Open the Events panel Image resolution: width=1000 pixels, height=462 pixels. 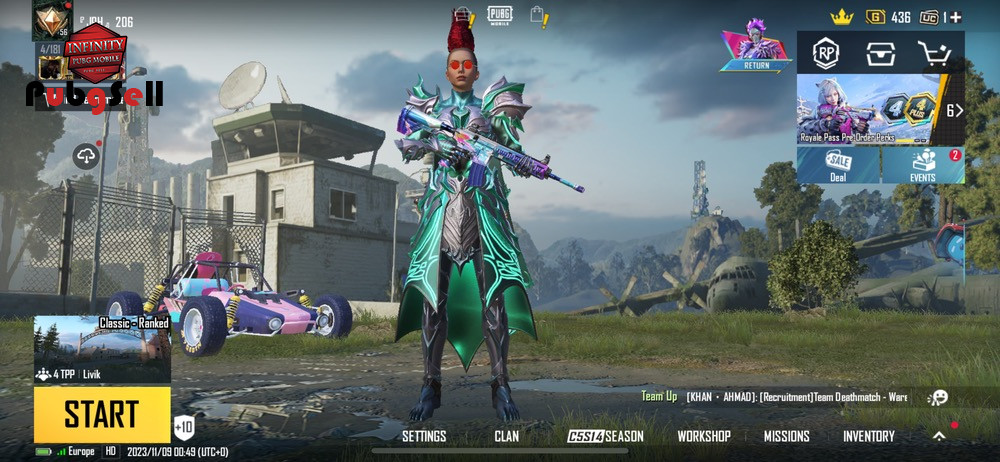923,166
